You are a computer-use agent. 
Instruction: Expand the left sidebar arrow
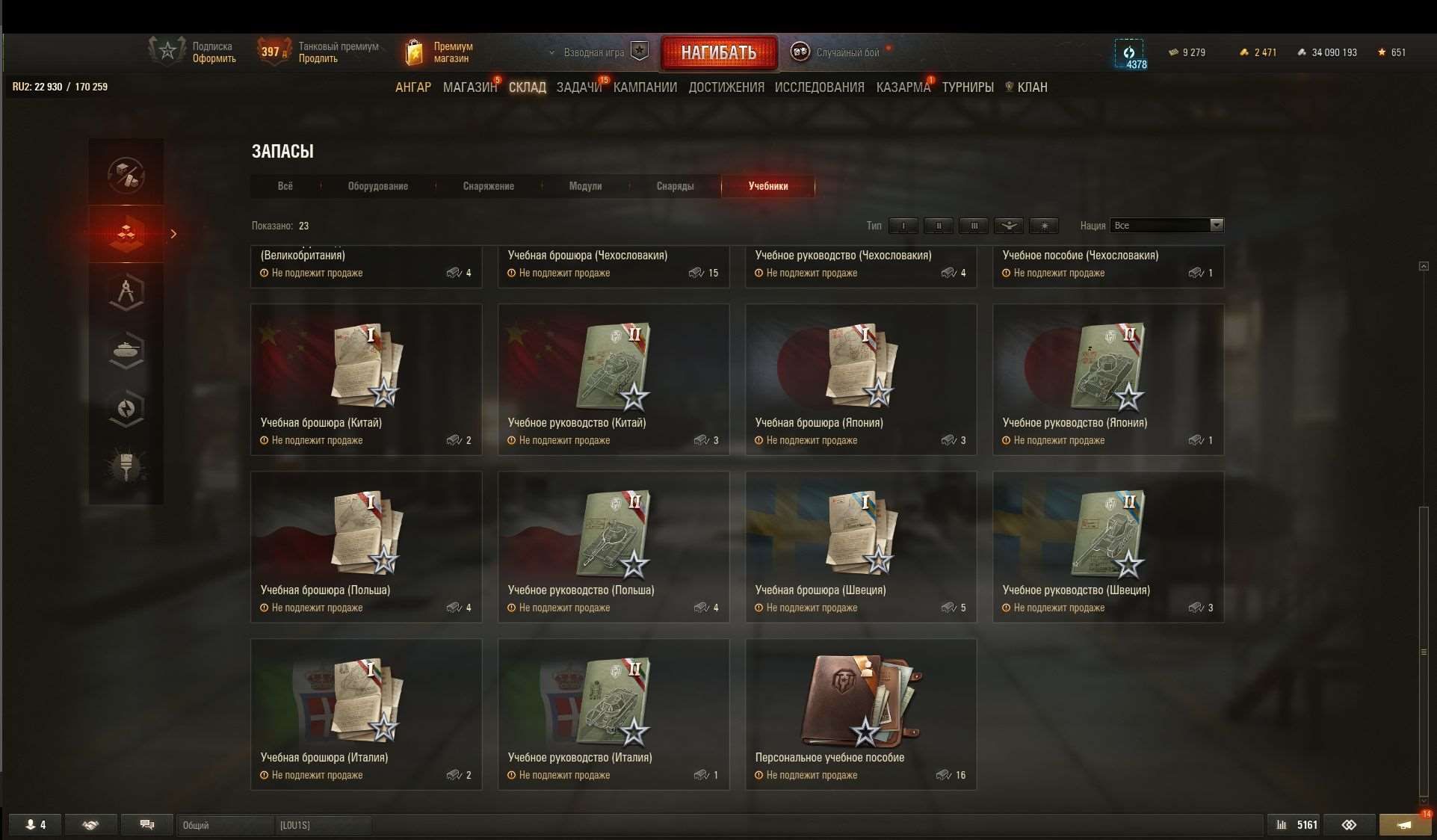coord(174,234)
